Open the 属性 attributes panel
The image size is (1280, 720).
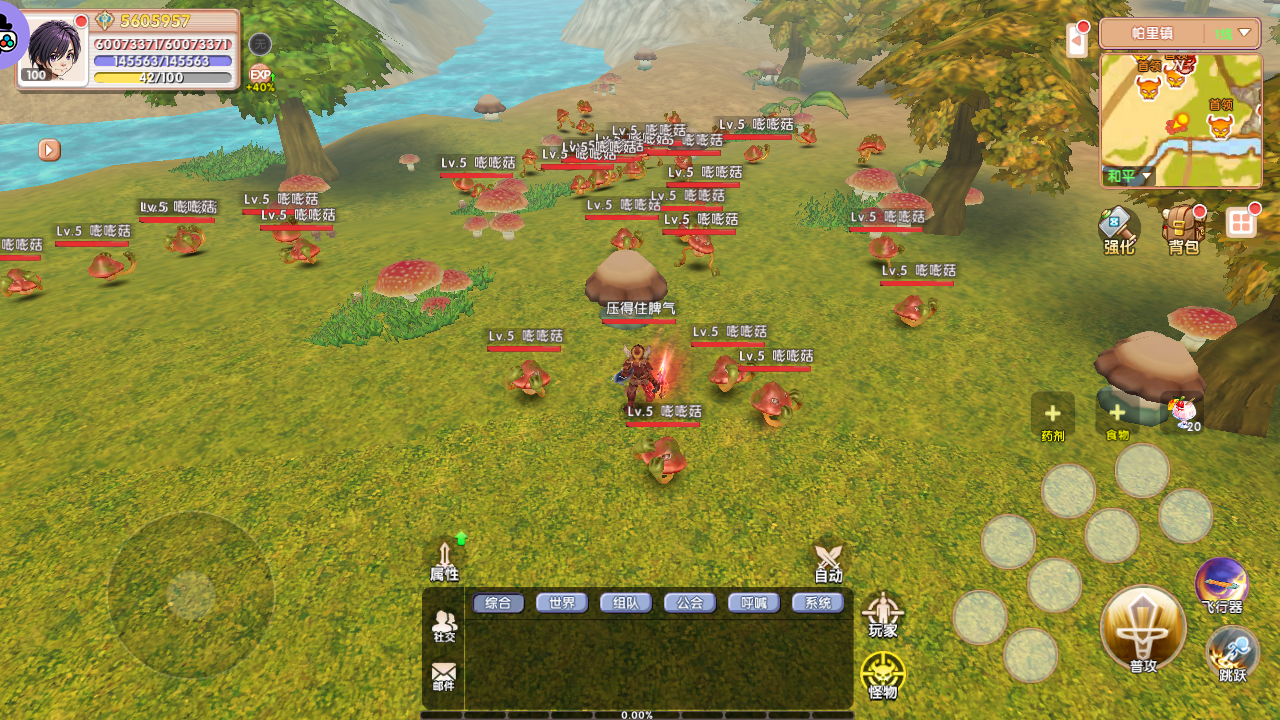(445, 562)
